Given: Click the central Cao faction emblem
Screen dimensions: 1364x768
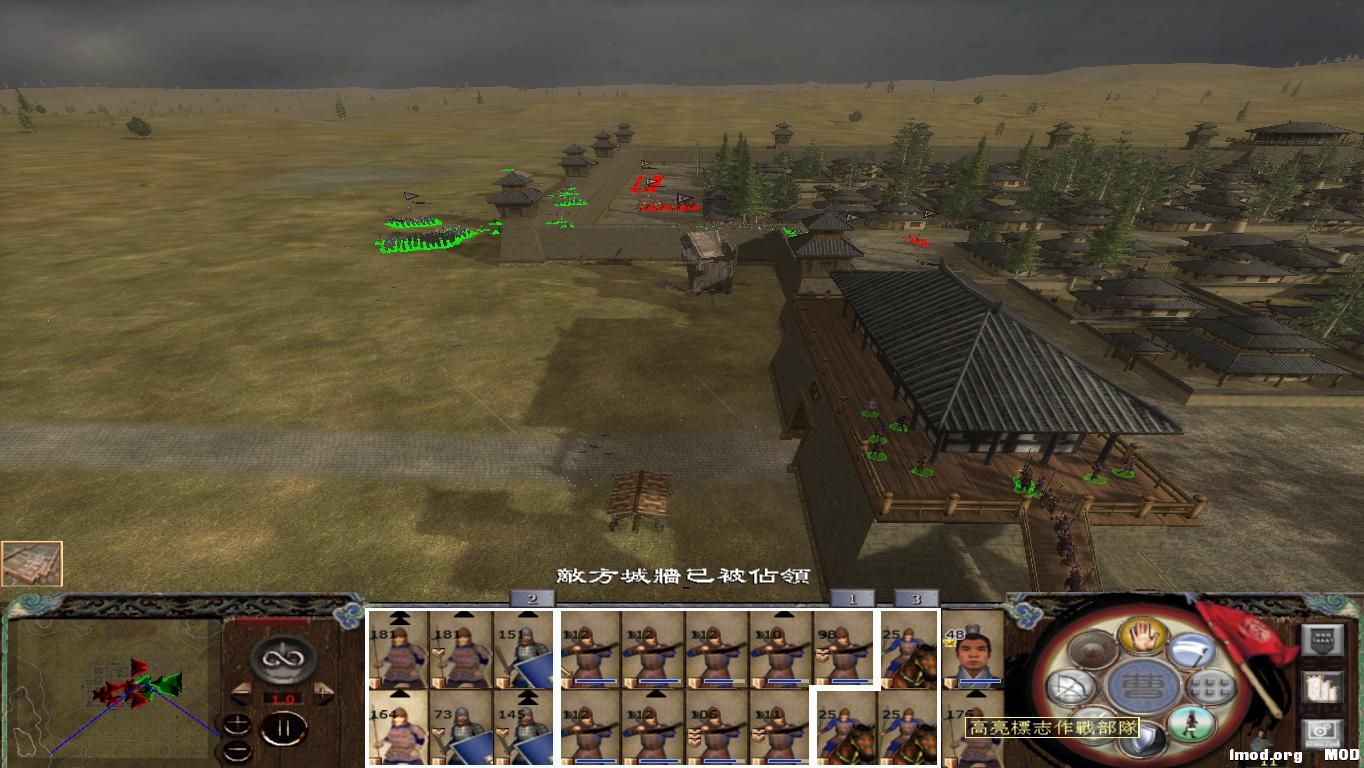Looking at the screenshot, I should click(1141, 683).
